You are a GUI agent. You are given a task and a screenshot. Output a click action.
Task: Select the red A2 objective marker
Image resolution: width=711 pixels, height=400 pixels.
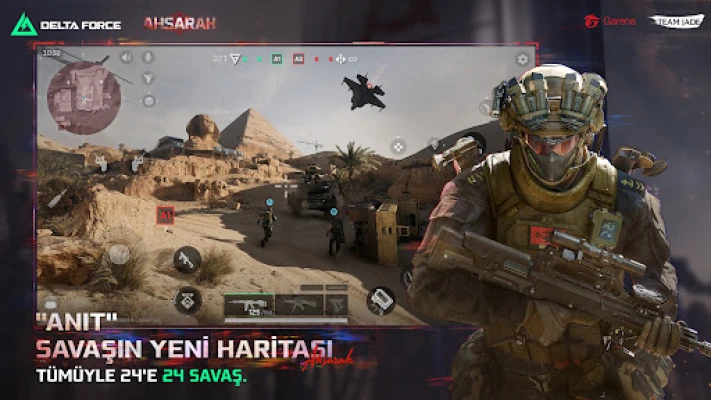[x=298, y=60]
